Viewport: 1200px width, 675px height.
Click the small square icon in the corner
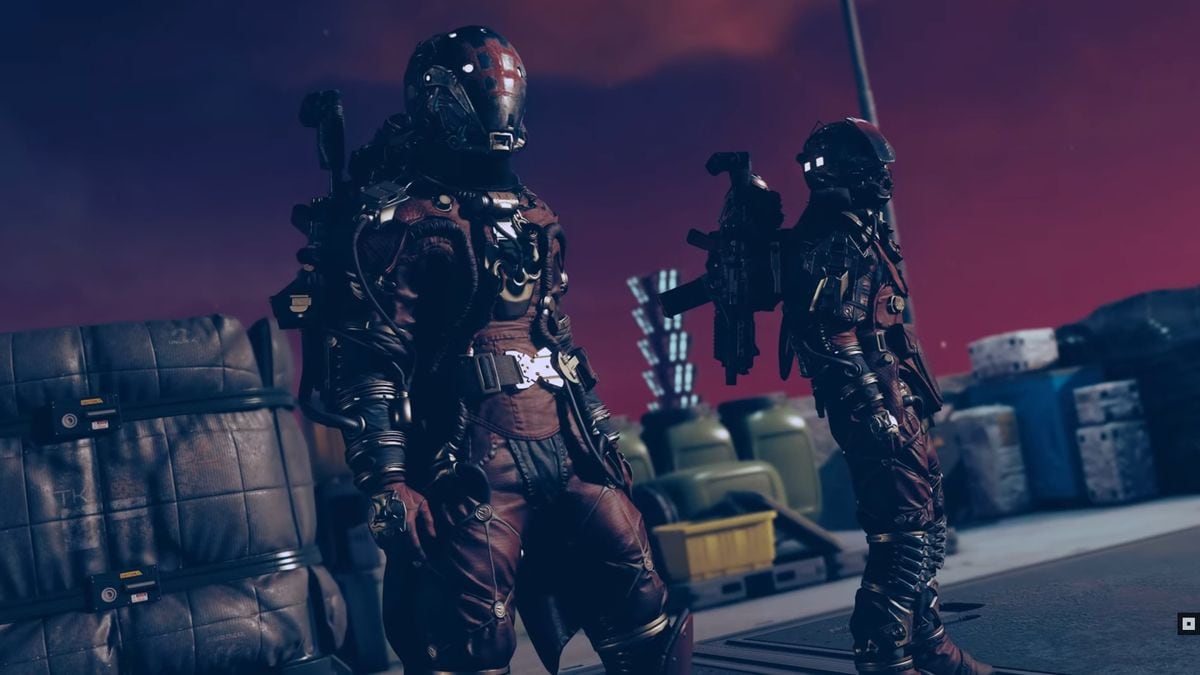point(1187,623)
